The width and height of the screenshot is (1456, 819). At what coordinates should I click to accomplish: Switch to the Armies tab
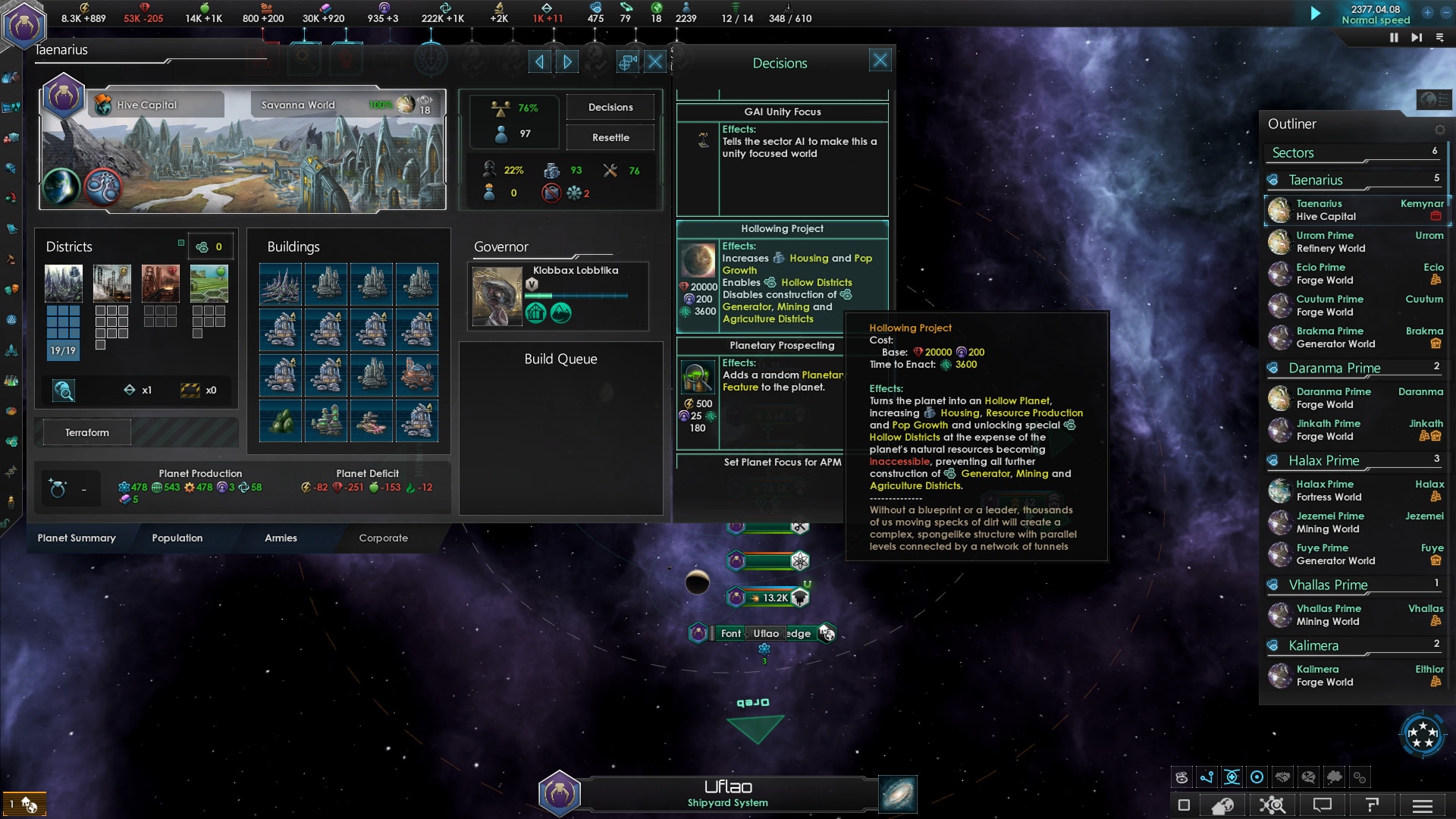[281, 538]
